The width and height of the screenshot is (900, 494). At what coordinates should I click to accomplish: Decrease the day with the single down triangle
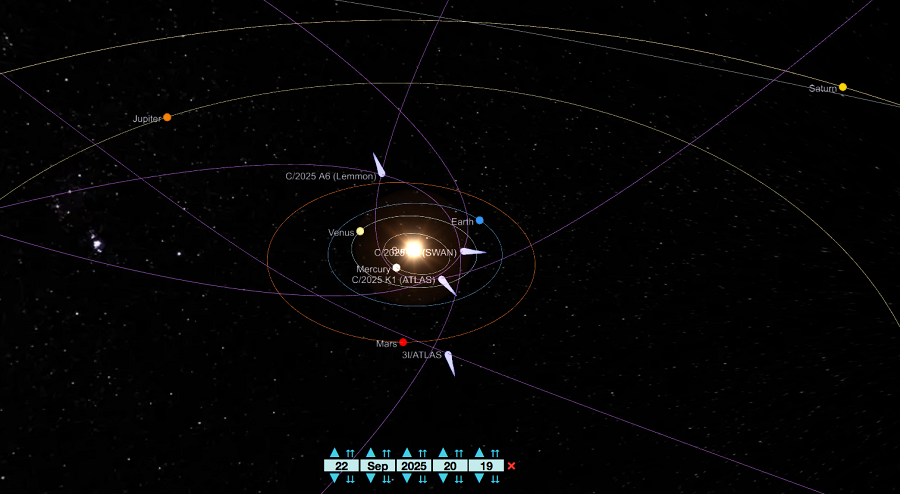[335, 479]
